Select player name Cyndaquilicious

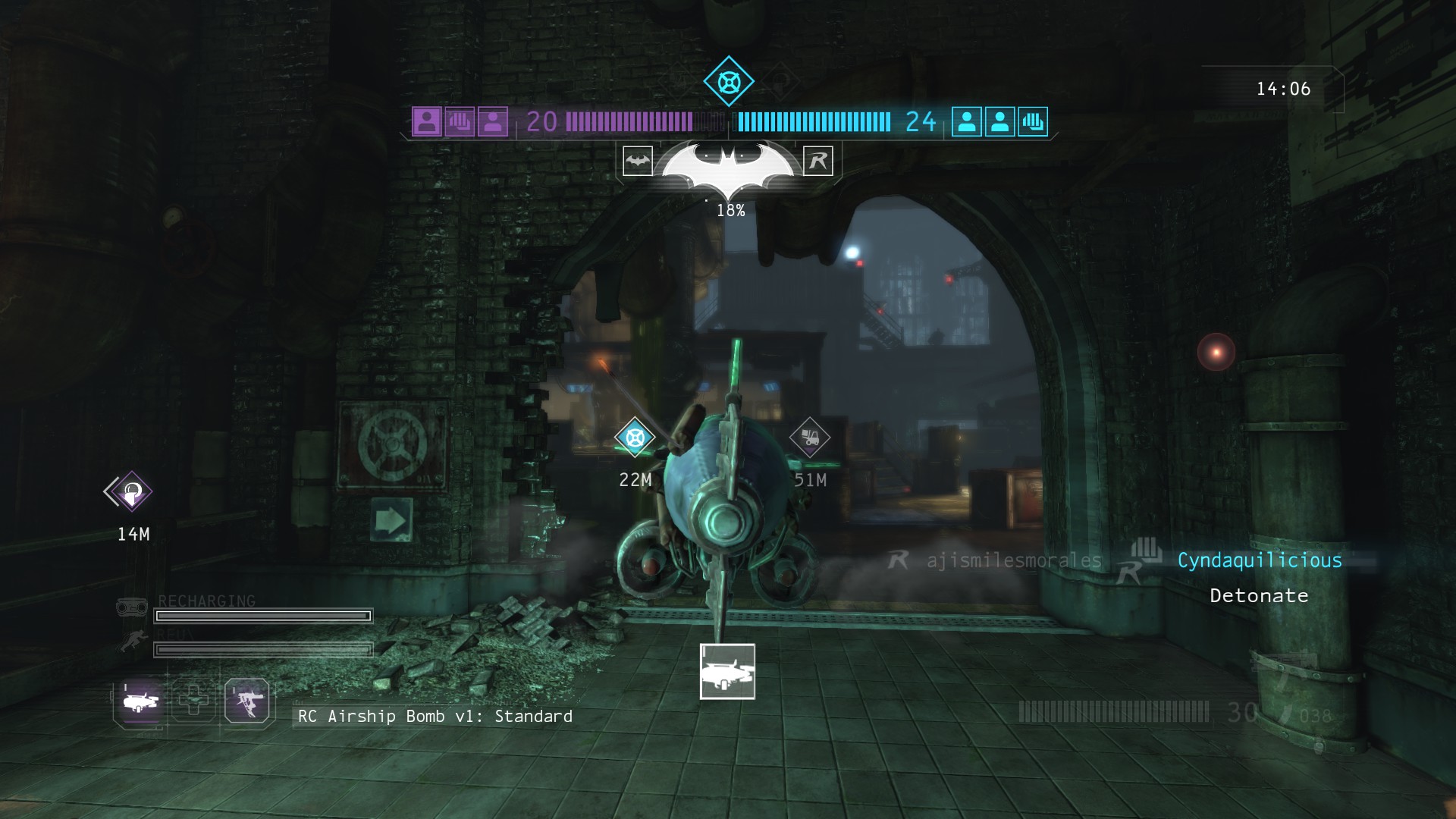(1260, 560)
